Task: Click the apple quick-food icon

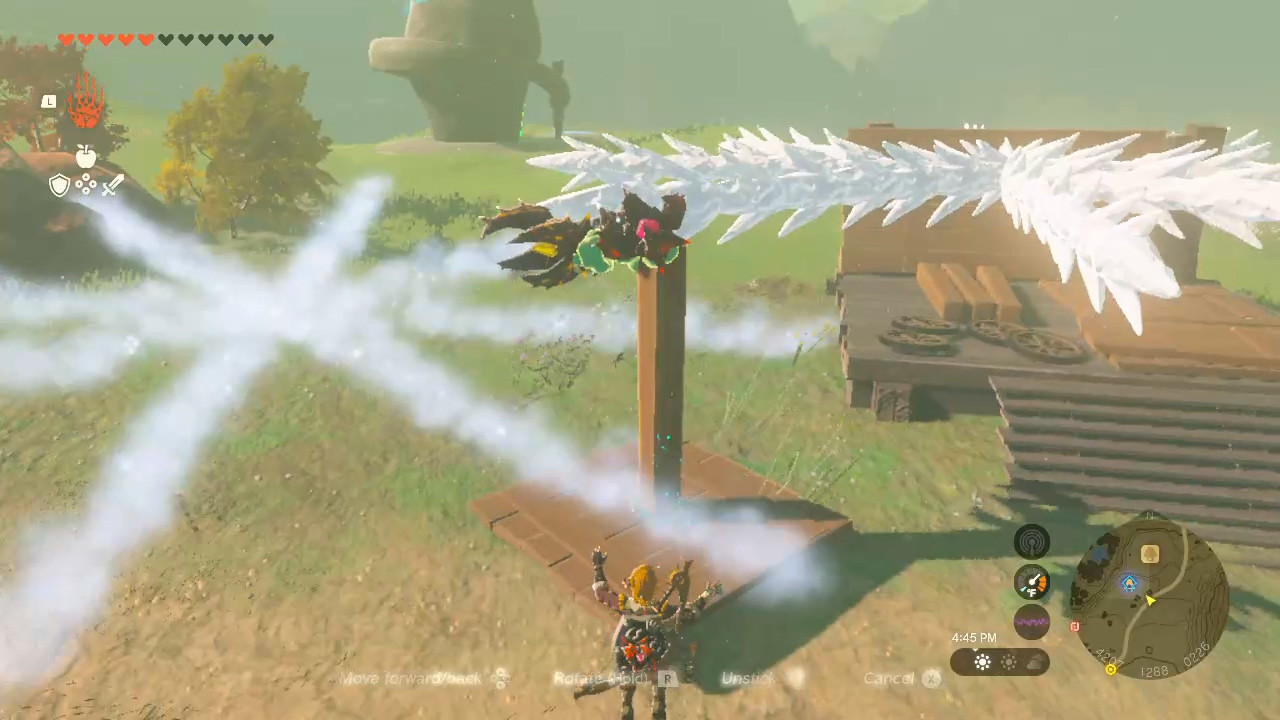Action: pyautogui.click(x=85, y=156)
